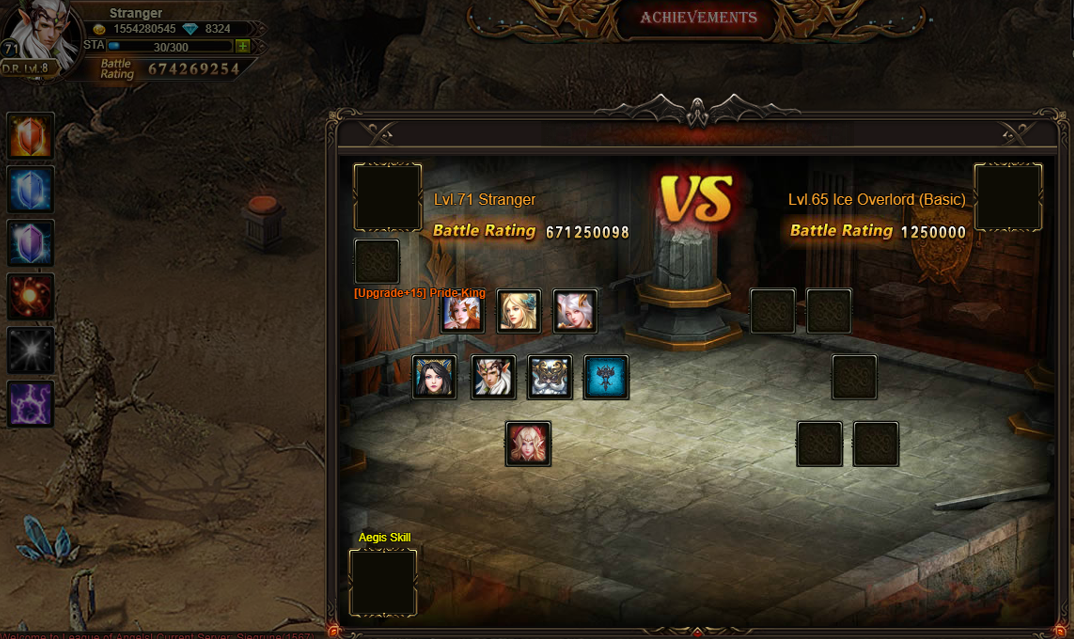Open the Aegis Skill slot
The image size is (1074, 639).
point(383,582)
